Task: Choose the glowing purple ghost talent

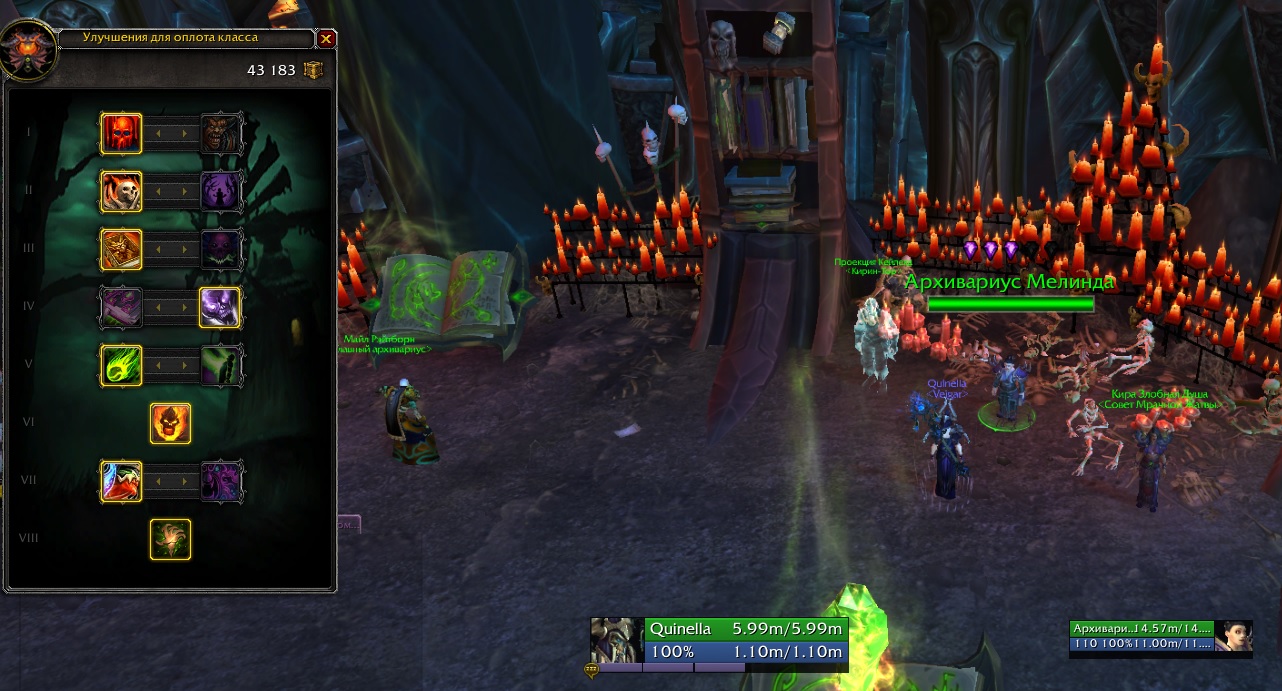Action: (x=221, y=307)
